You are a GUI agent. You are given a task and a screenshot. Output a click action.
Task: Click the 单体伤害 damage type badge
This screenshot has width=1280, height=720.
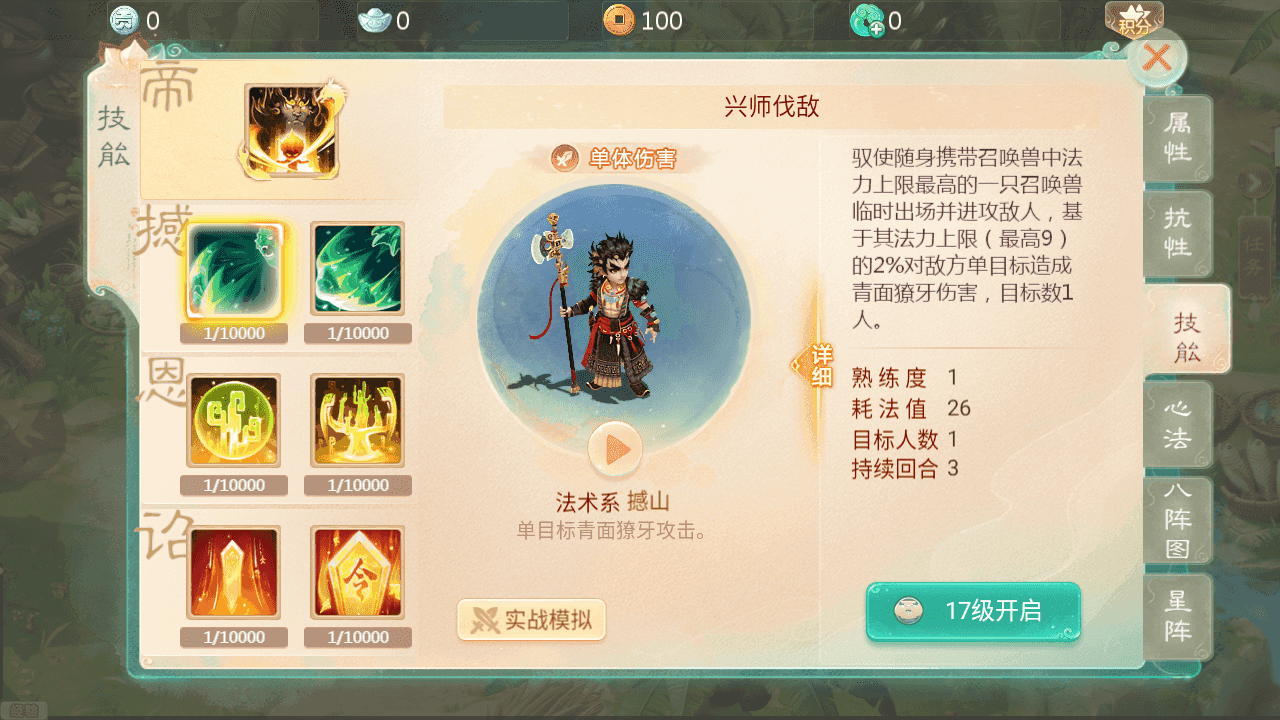point(613,156)
